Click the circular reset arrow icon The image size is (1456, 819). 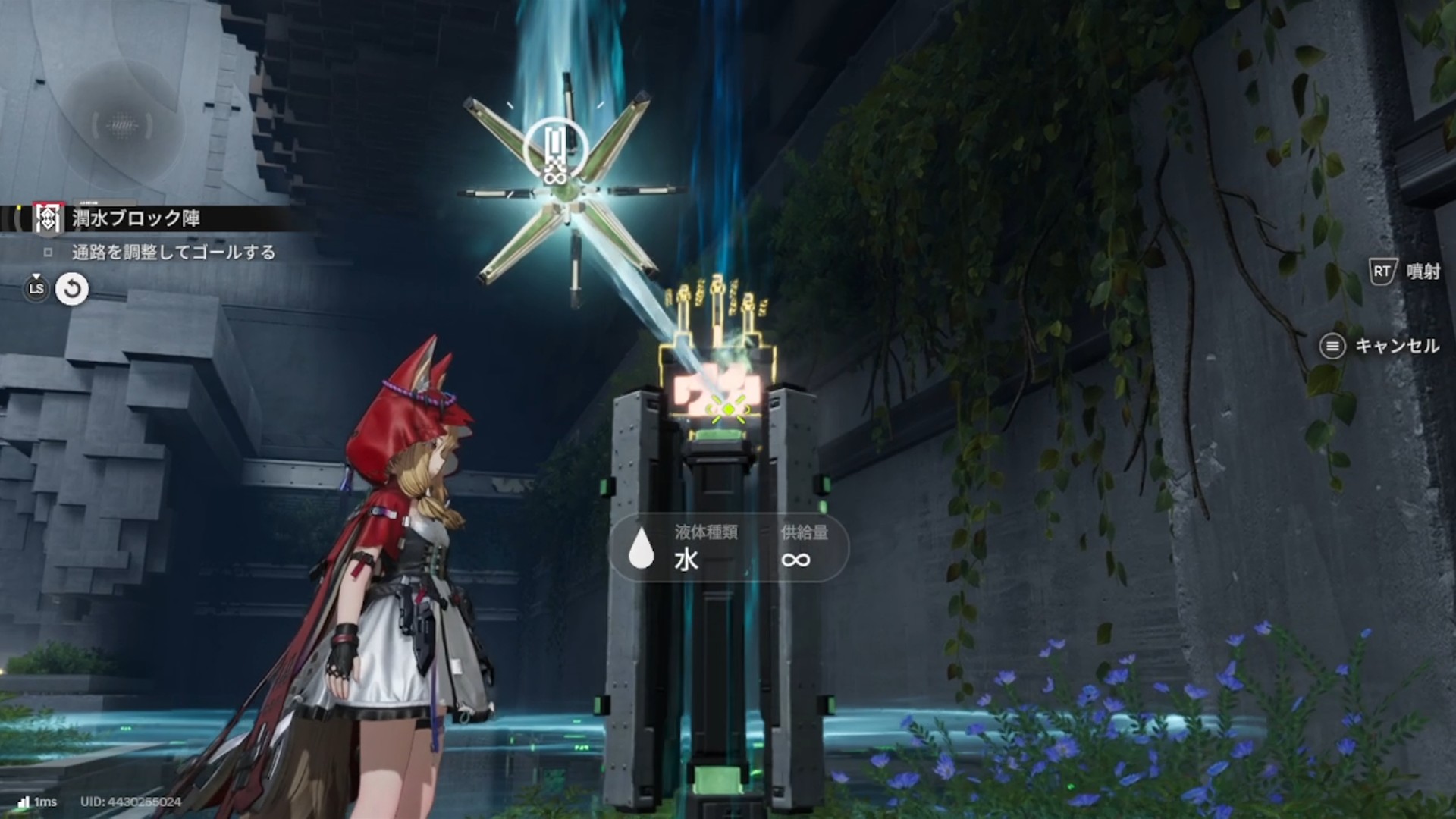73,289
